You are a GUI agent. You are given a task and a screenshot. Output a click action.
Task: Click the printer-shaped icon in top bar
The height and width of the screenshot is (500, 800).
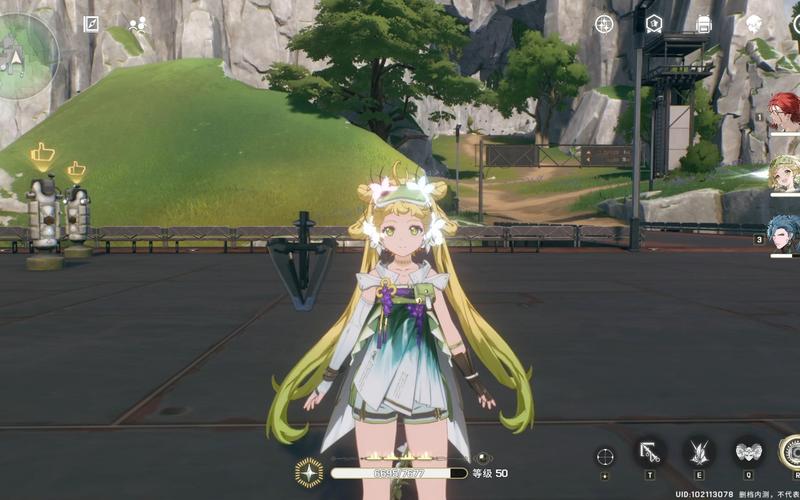coord(703,24)
